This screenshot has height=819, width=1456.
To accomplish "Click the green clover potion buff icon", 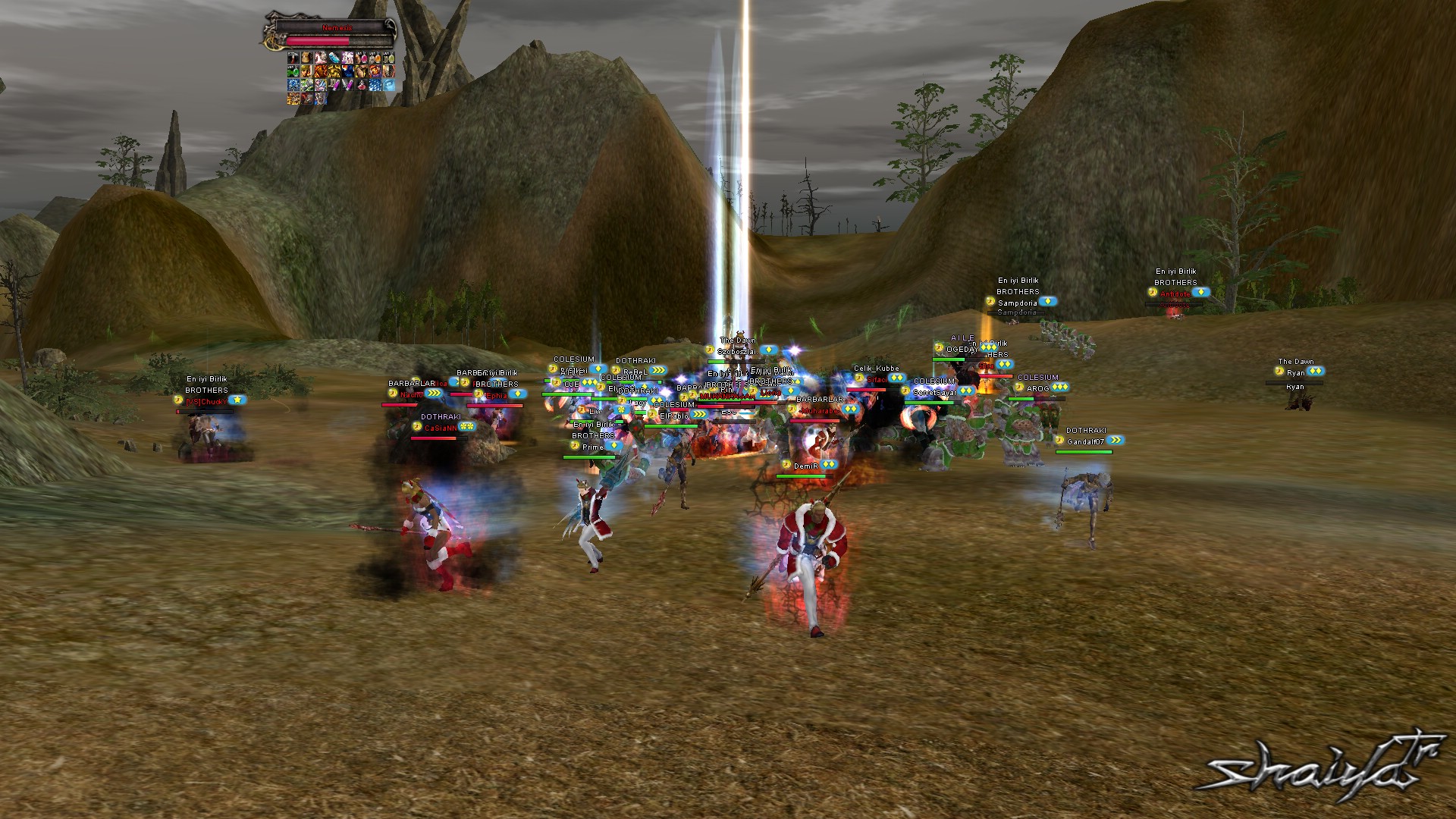I will [x=293, y=71].
